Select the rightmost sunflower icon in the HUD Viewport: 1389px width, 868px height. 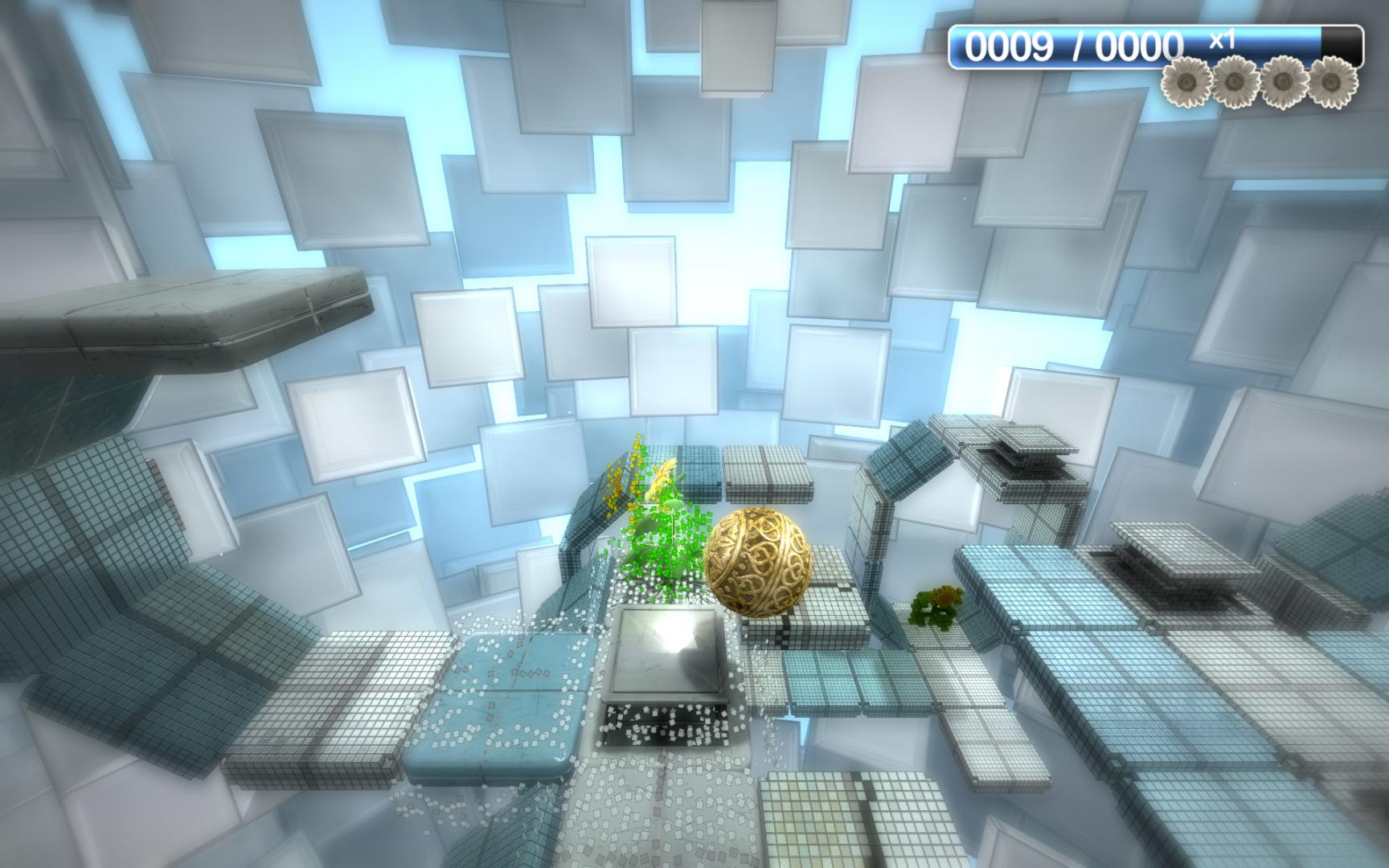(x=1334, y=80)
